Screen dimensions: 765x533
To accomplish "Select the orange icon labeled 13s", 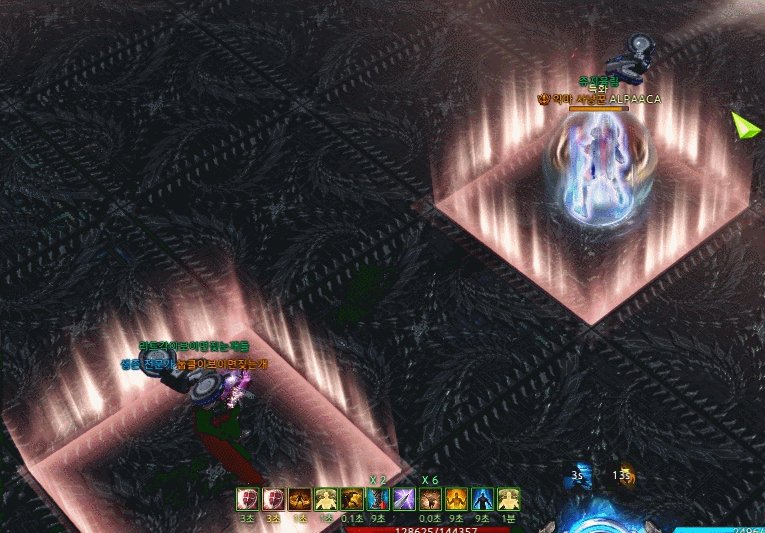I will click(x=623, y=478).
